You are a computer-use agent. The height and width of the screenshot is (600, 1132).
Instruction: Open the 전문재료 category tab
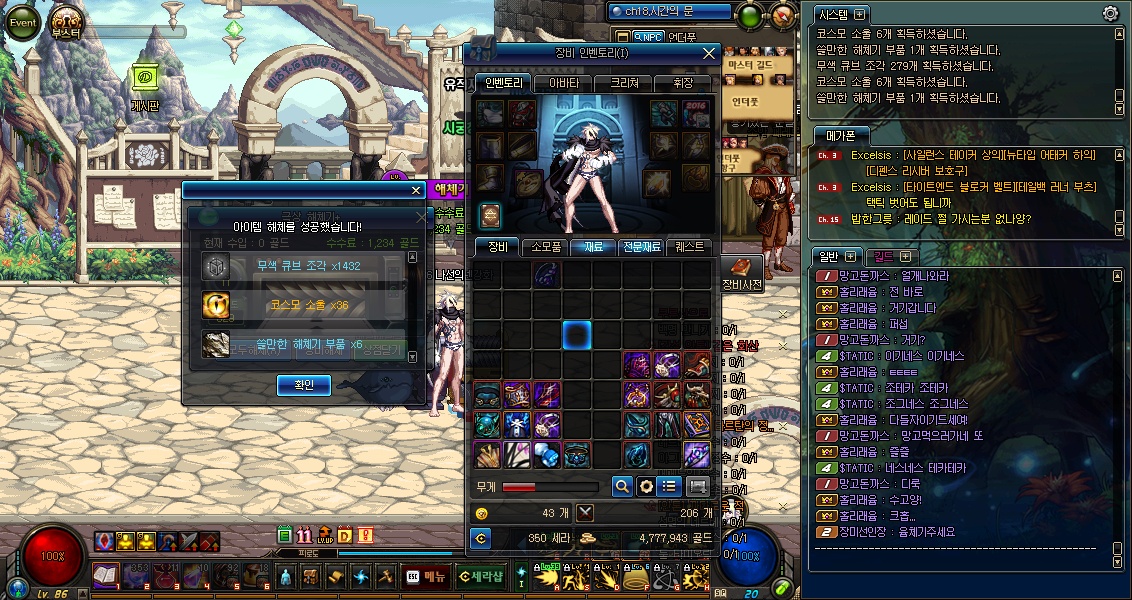pyautogui.click(x=640, y=246)
